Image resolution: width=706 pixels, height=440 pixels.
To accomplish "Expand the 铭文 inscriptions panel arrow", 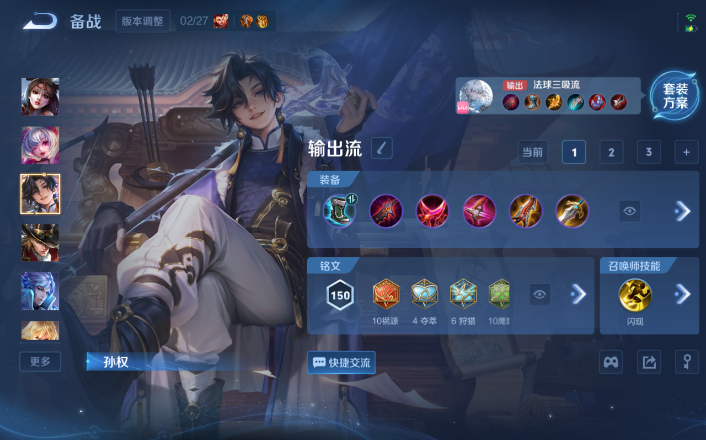I will pyautogui.click(x=577, y=294).
